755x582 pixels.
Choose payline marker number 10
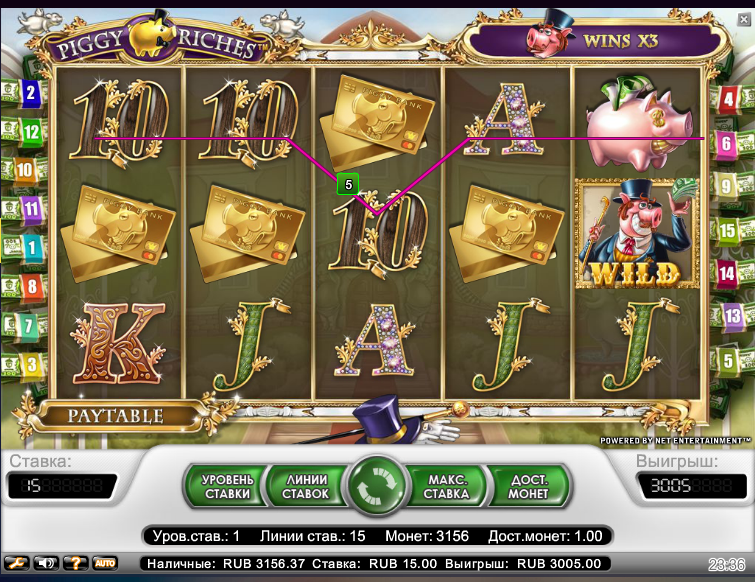coord(24,170)
